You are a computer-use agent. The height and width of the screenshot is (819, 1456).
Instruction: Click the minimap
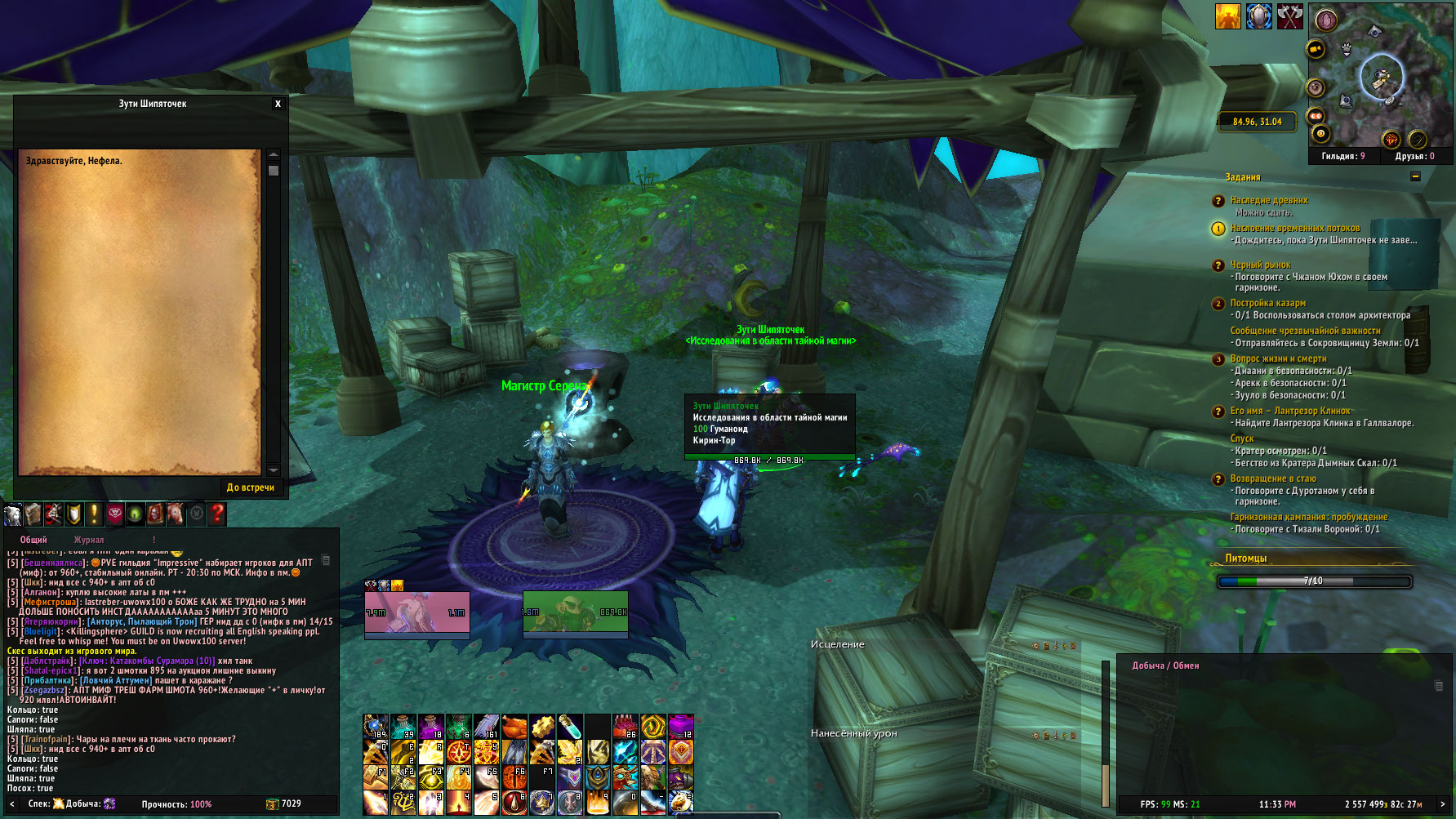(1380, 78)
